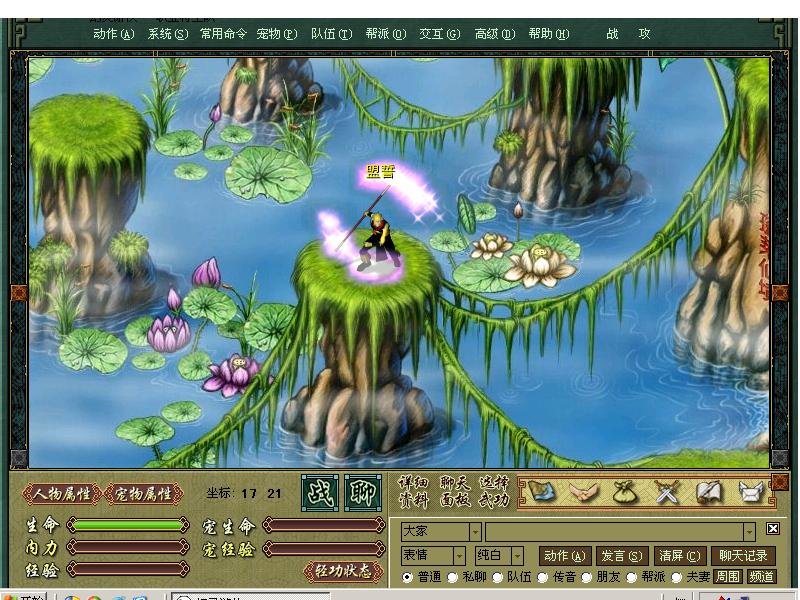This screenshot has width=800, height=600.
Task: Open the 系统 (System) menu
Action: click(167, 33)
